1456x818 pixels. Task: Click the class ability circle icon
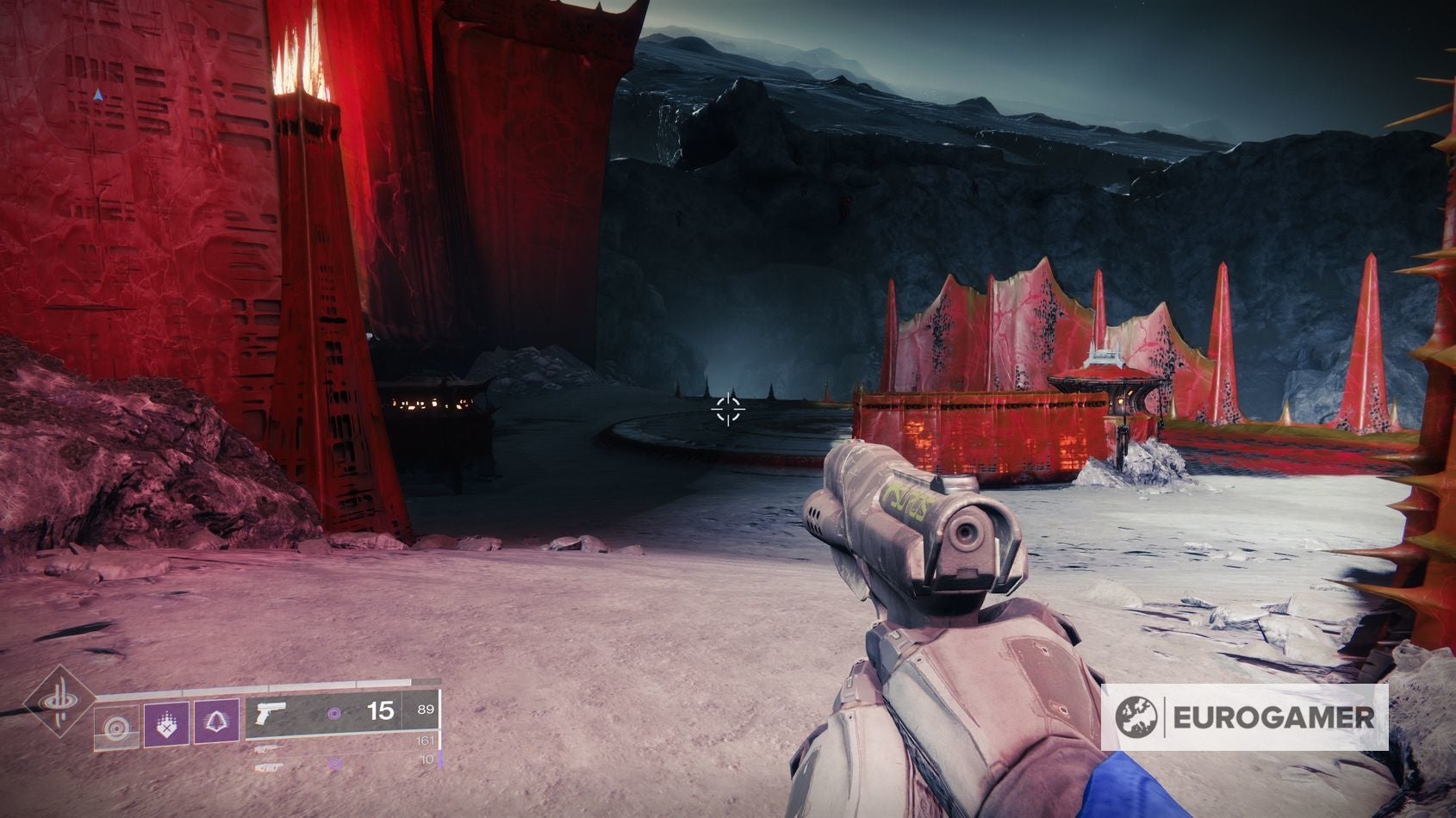[117, 725]
